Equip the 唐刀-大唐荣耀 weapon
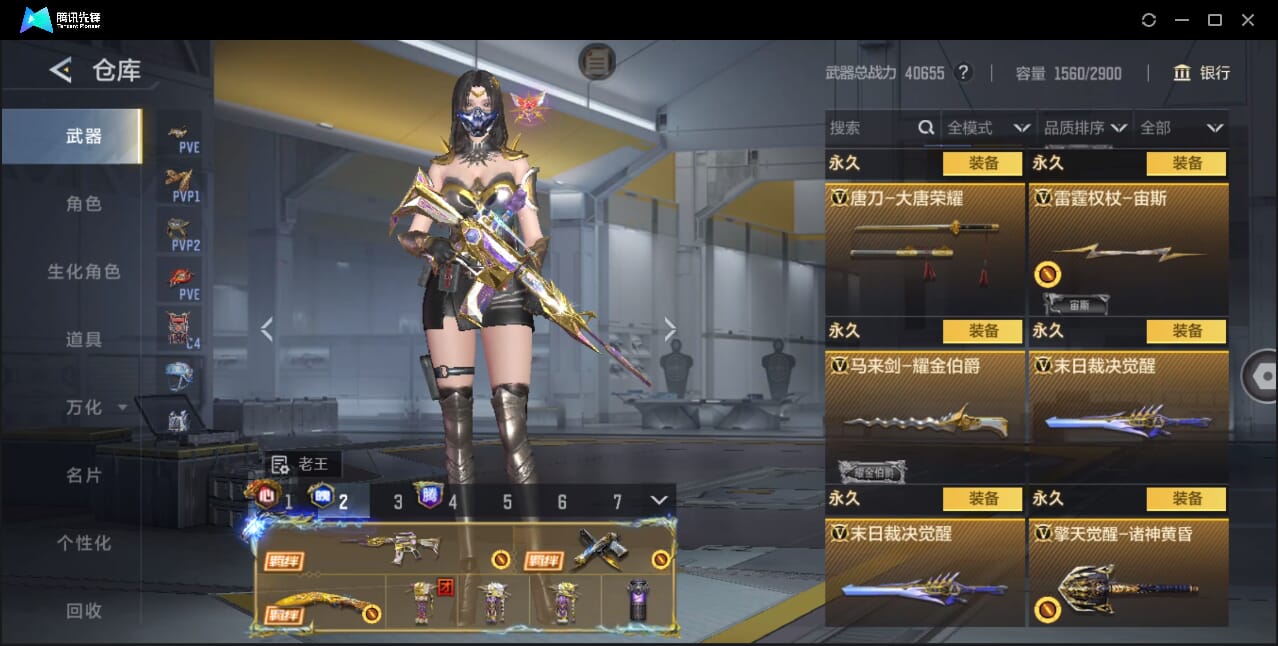 (x=982, y=163)
